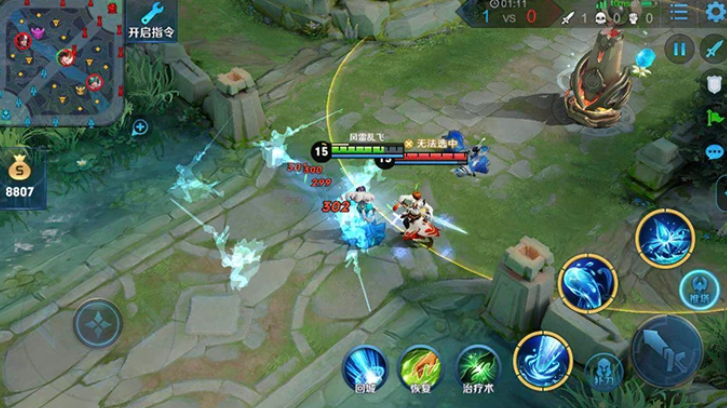Open the chat speech bubble
Screen dimensions: 727x408
pos(714,152)
